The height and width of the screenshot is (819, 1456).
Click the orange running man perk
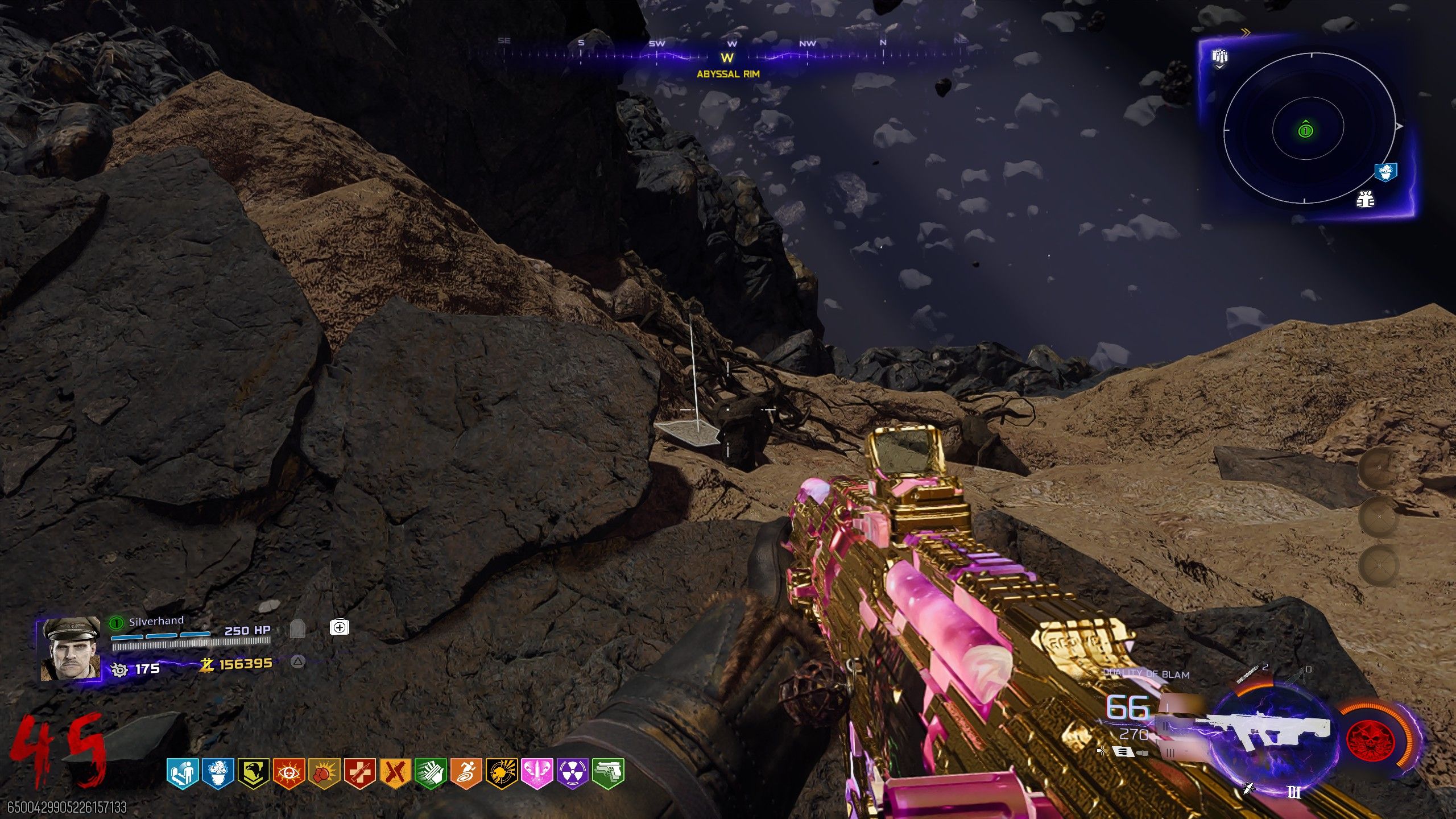pyautogui.click(x=466, y=773)
